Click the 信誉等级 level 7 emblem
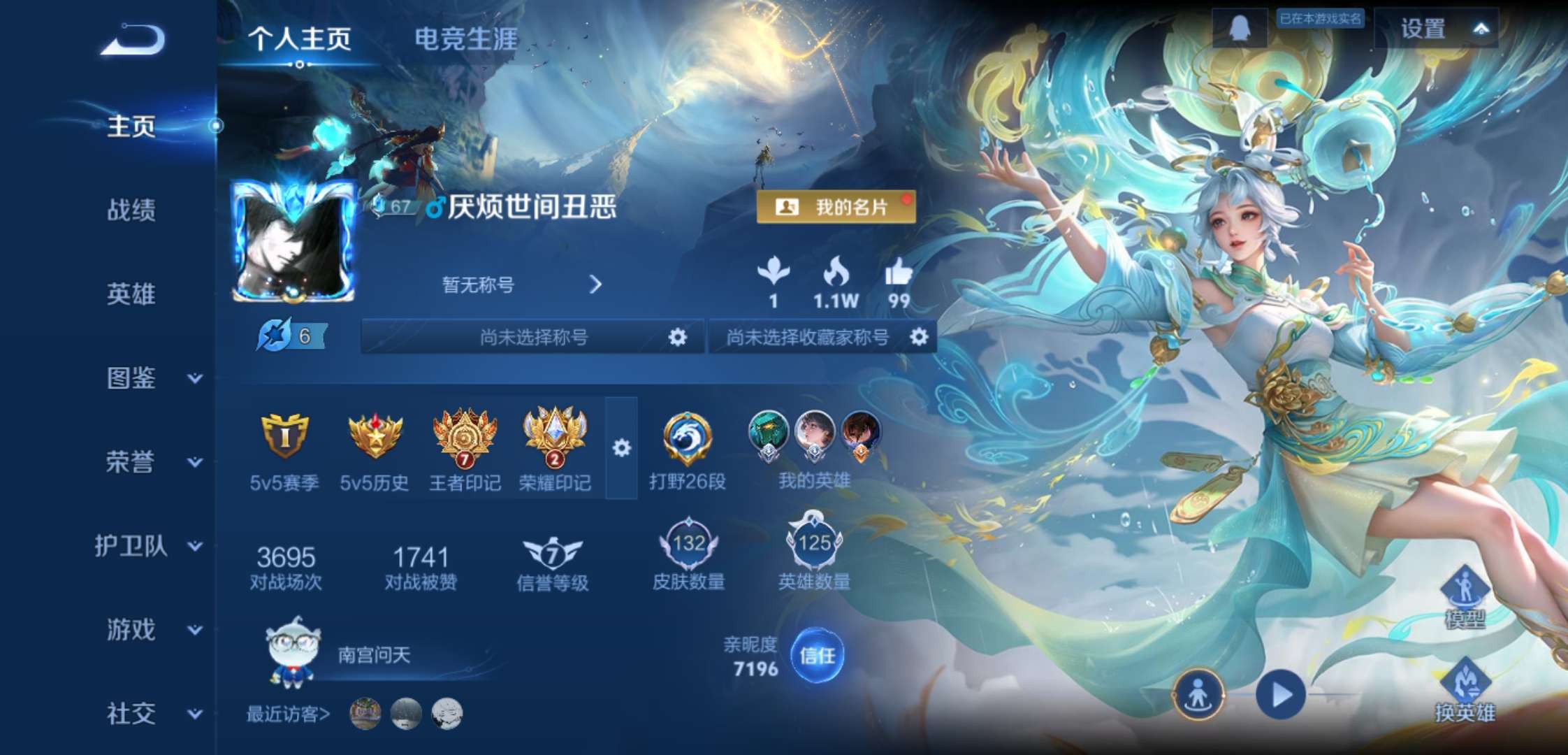Screen dimensions: 1568x755 [x=552, y=552]
